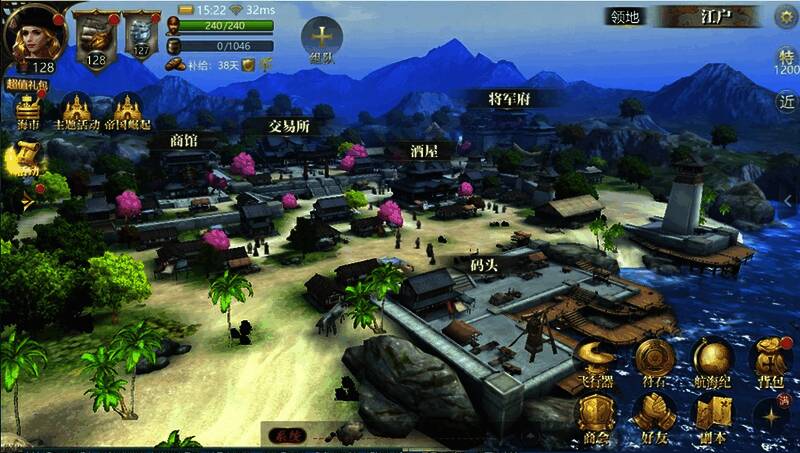The height and width of the screenshot is (453, 800).
Task: Click the fist badge showing 128
Action: pyautogui.click(x=96, y=37)
